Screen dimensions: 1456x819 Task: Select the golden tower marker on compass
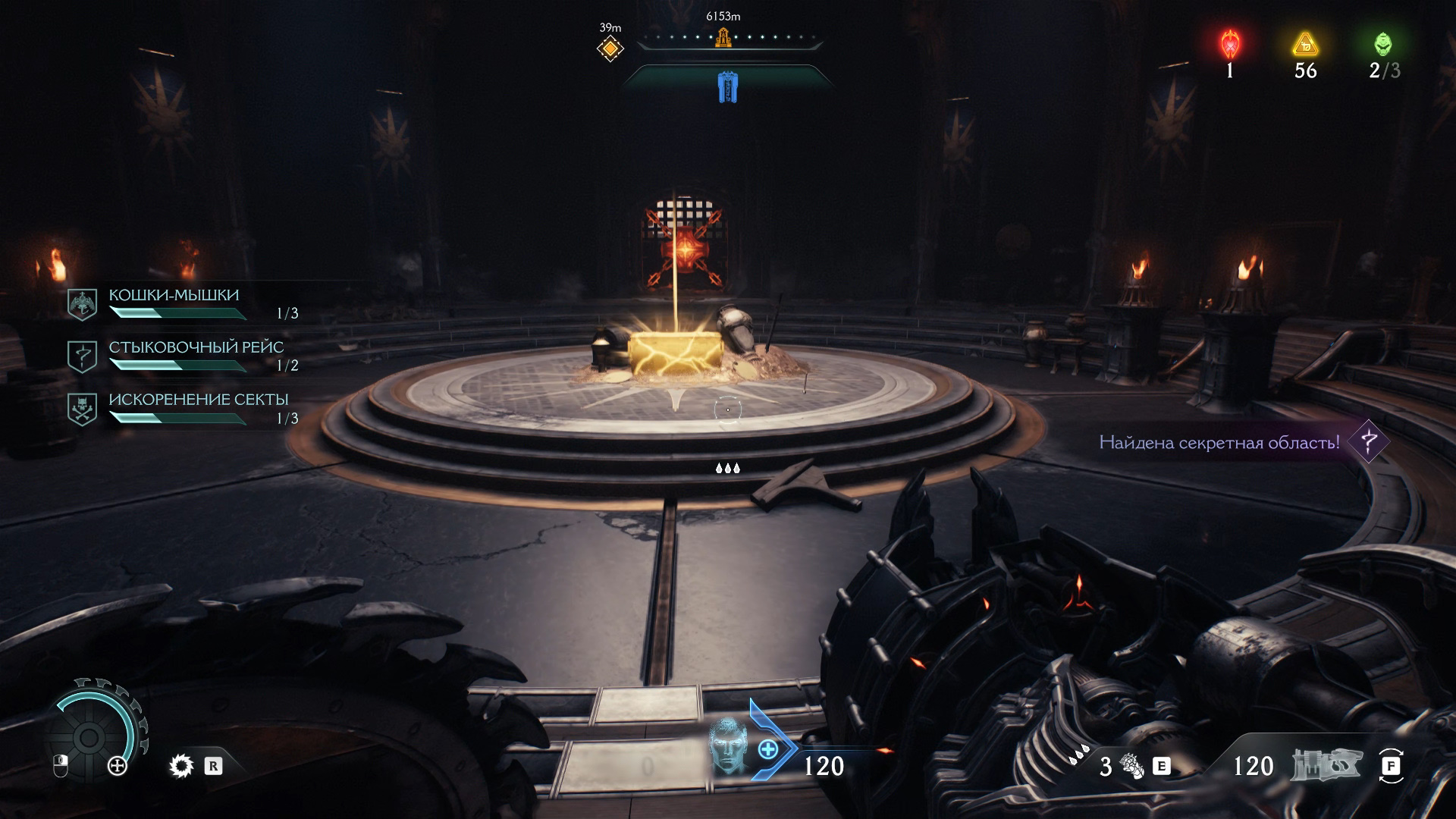click(x=723, y=36)
